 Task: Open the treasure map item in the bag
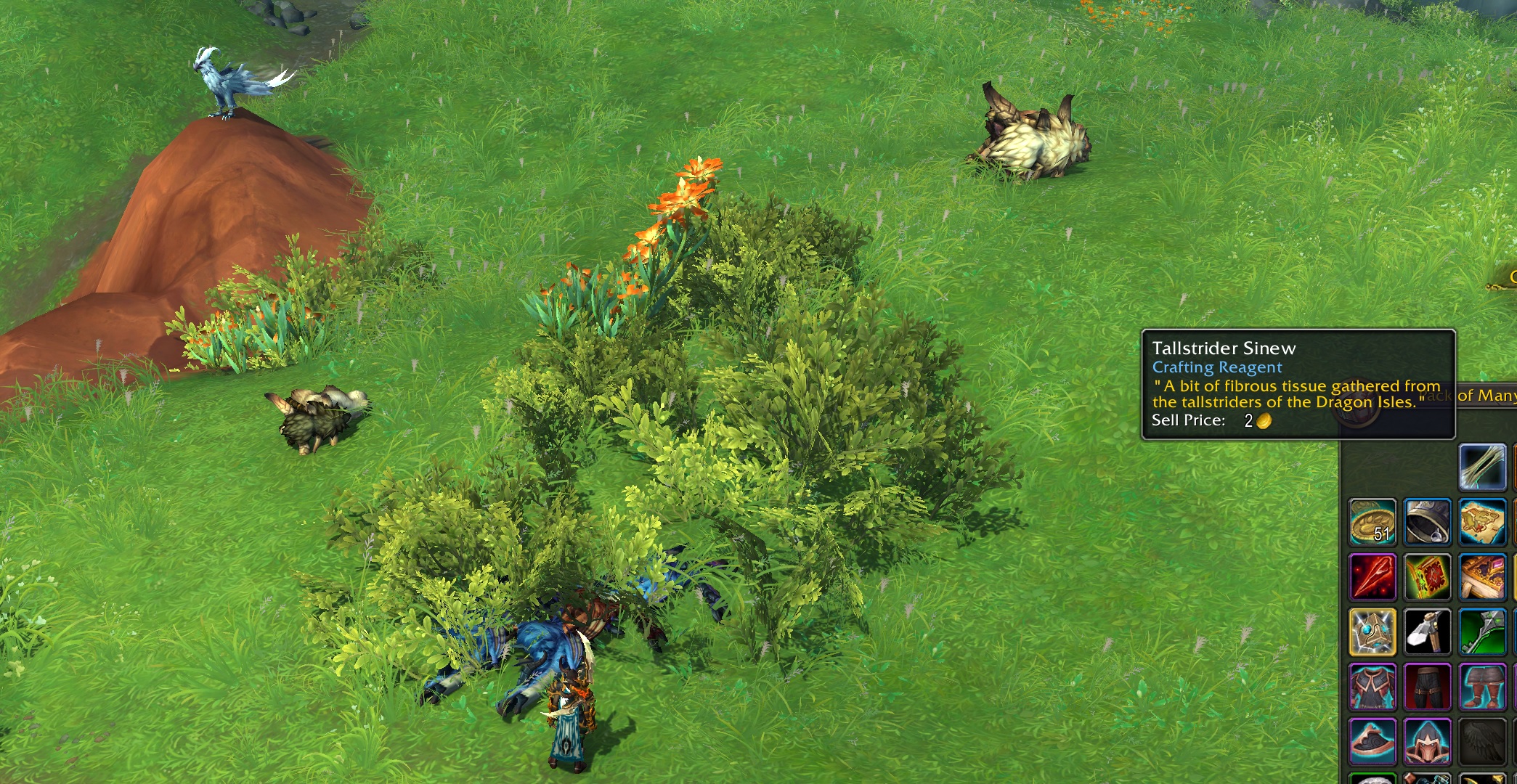point(1483,520)
